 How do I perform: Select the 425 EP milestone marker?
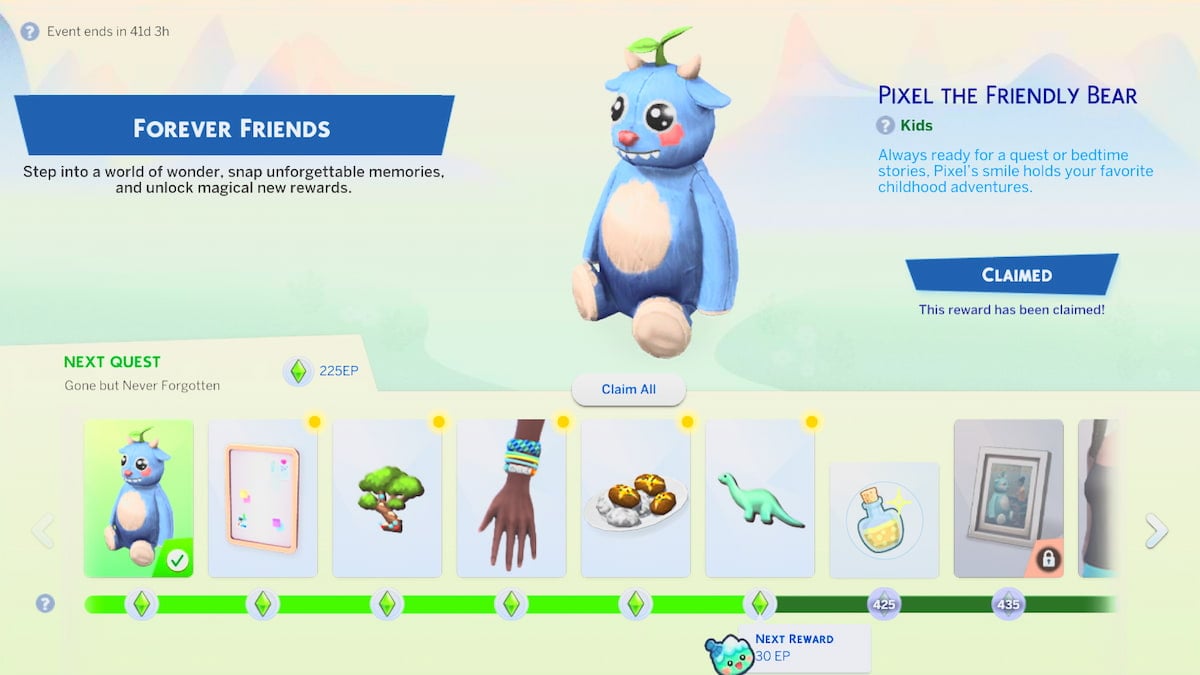click(884, 604)
